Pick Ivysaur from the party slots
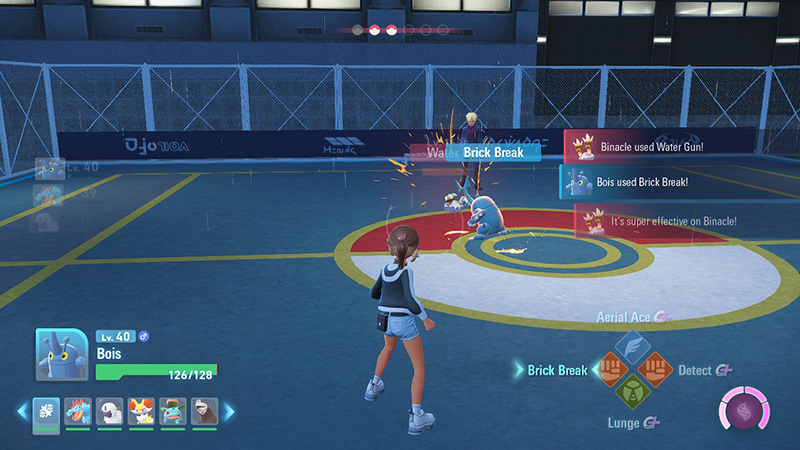This screenshot has height=450, width=800. (172, 410)
